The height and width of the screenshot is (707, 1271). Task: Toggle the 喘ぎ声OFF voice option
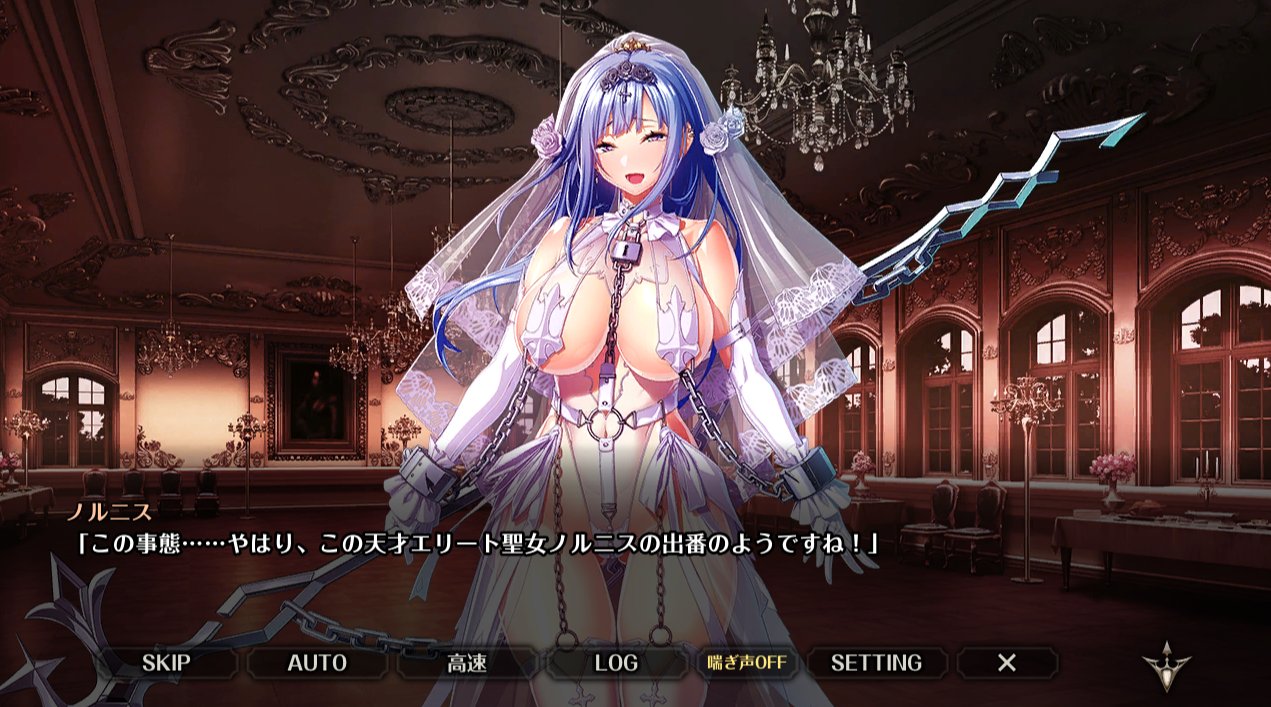[746, 662]
